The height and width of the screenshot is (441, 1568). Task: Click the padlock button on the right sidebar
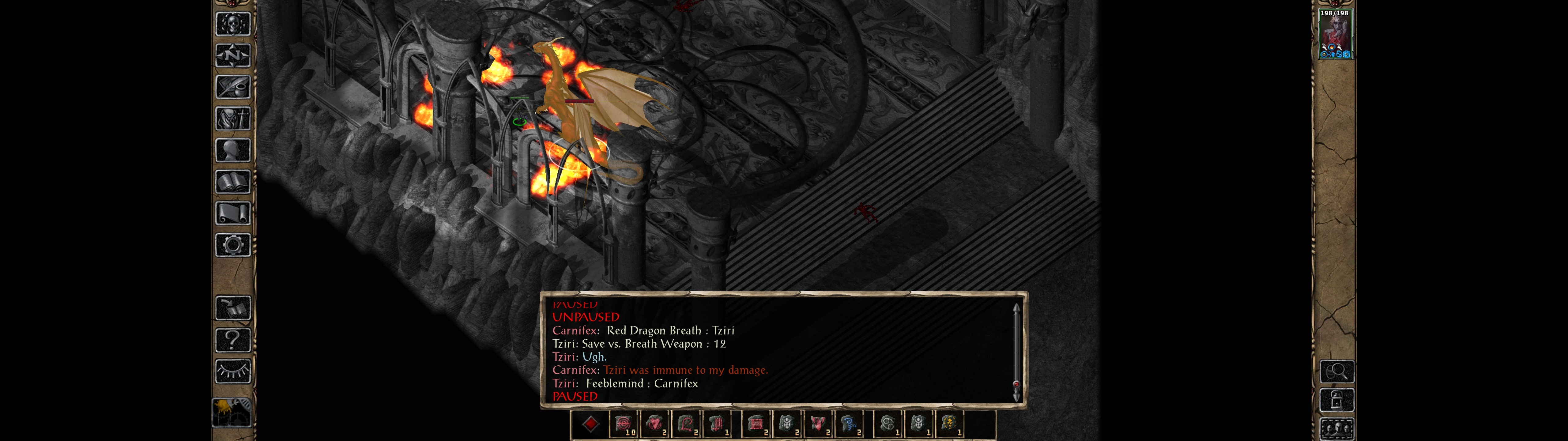point(1337,400)
